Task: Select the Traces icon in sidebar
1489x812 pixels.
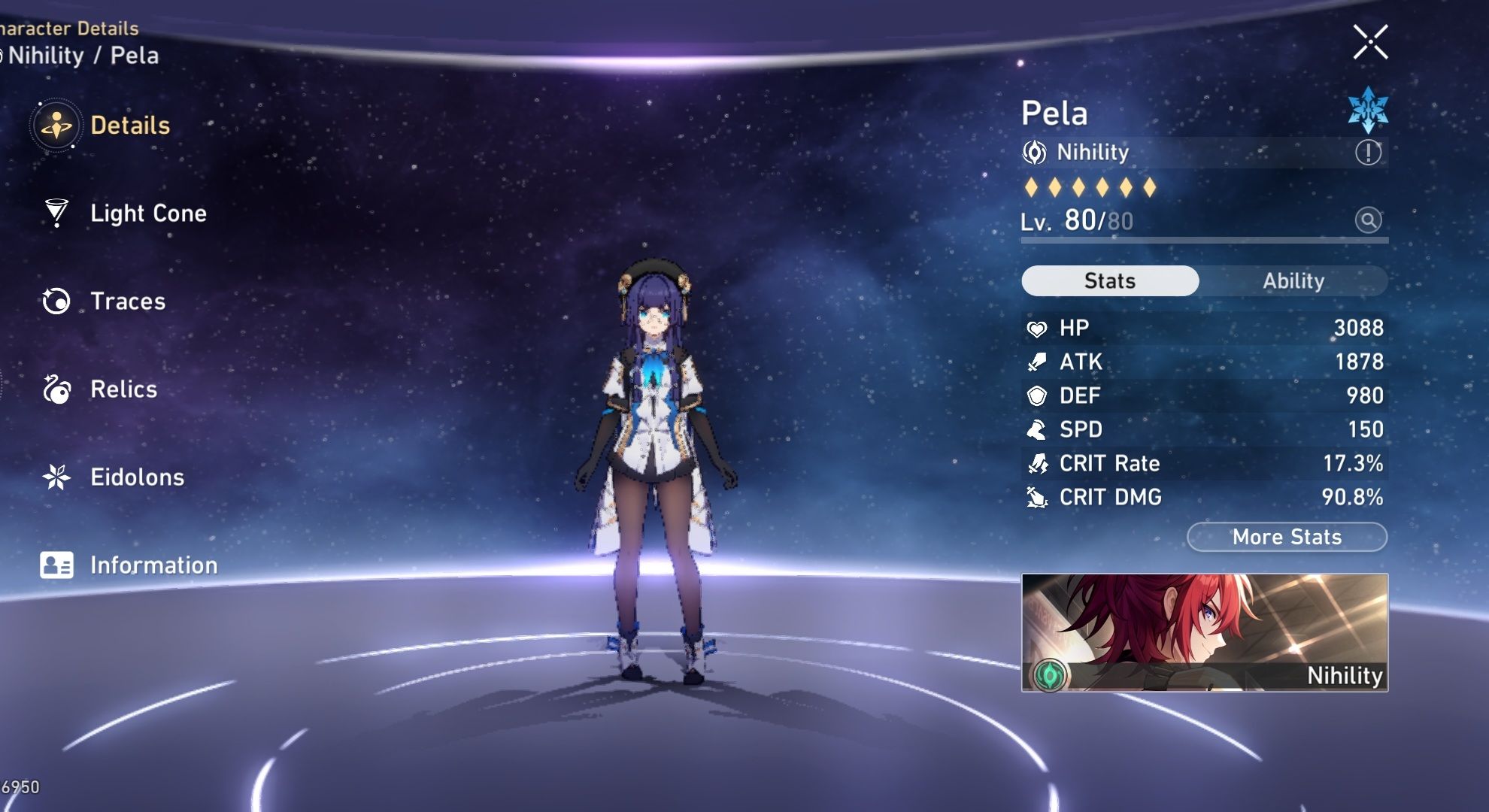Action: click(55, 301)
